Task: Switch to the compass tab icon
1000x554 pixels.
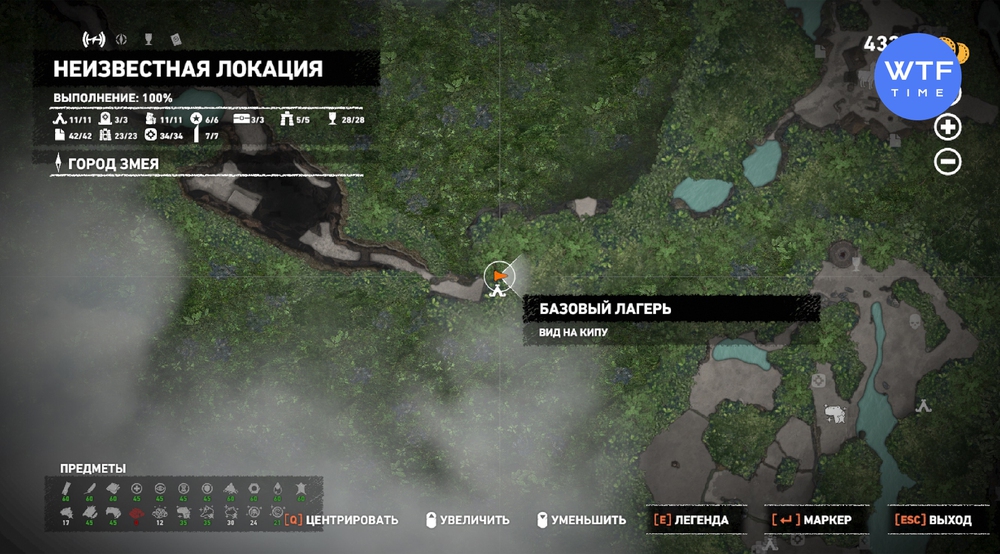Action: 121,40
